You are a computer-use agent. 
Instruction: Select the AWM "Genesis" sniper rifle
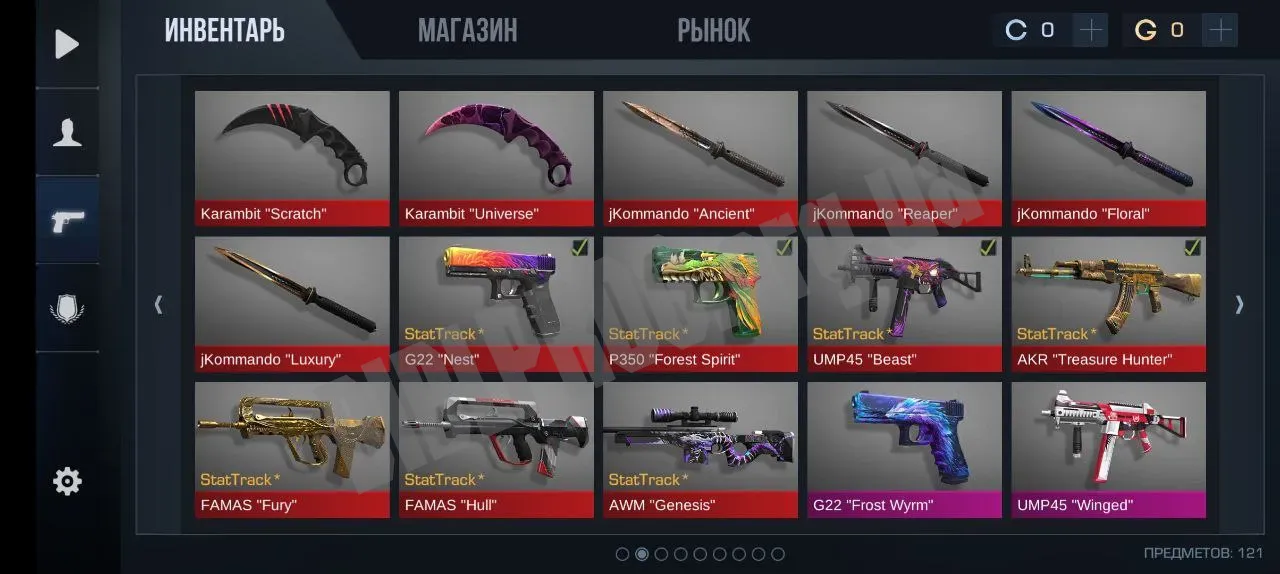[700, 449]
